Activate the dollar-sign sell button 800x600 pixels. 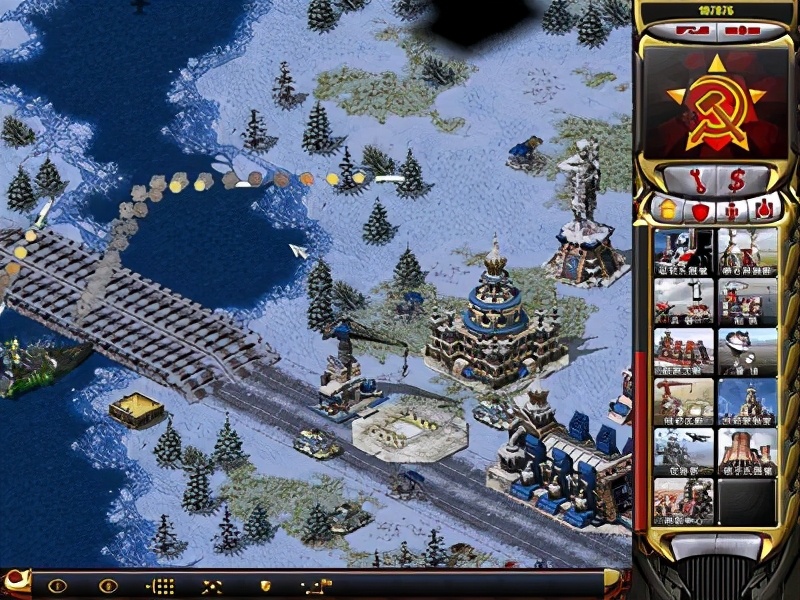[739, 182]
